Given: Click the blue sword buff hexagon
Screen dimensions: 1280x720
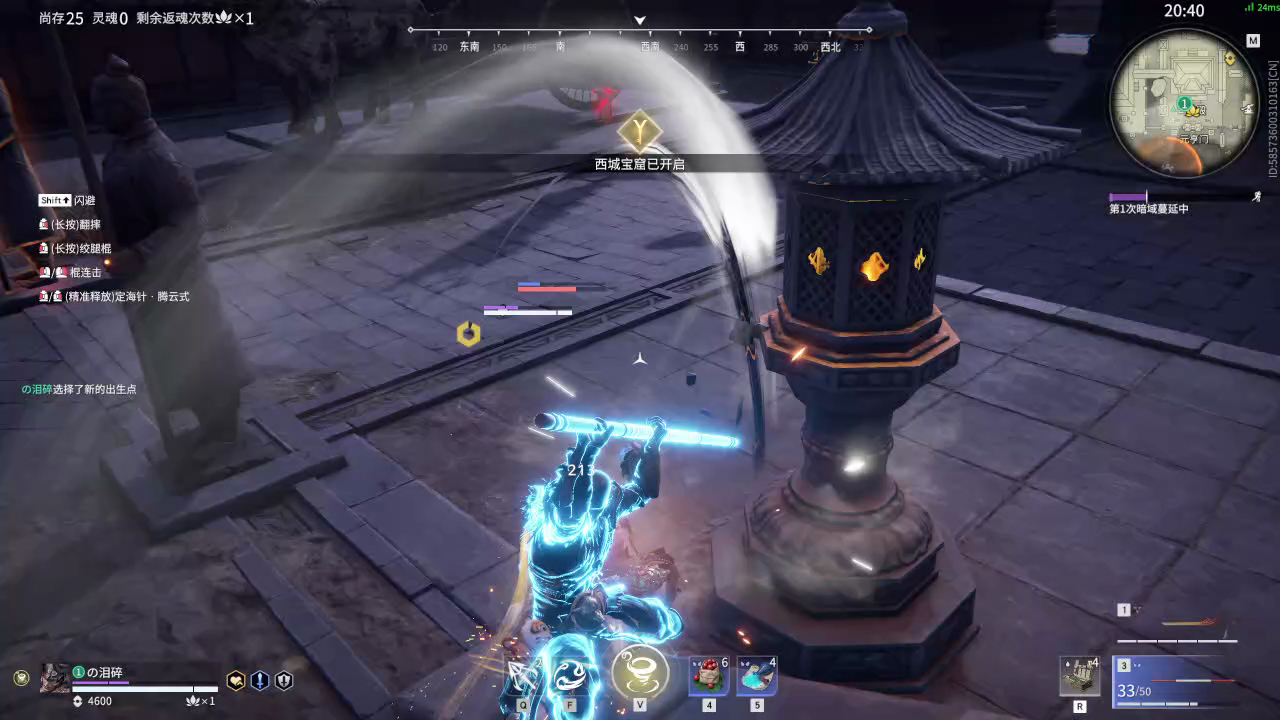Looking at the screenshot, I should click(x=260, y=680).
